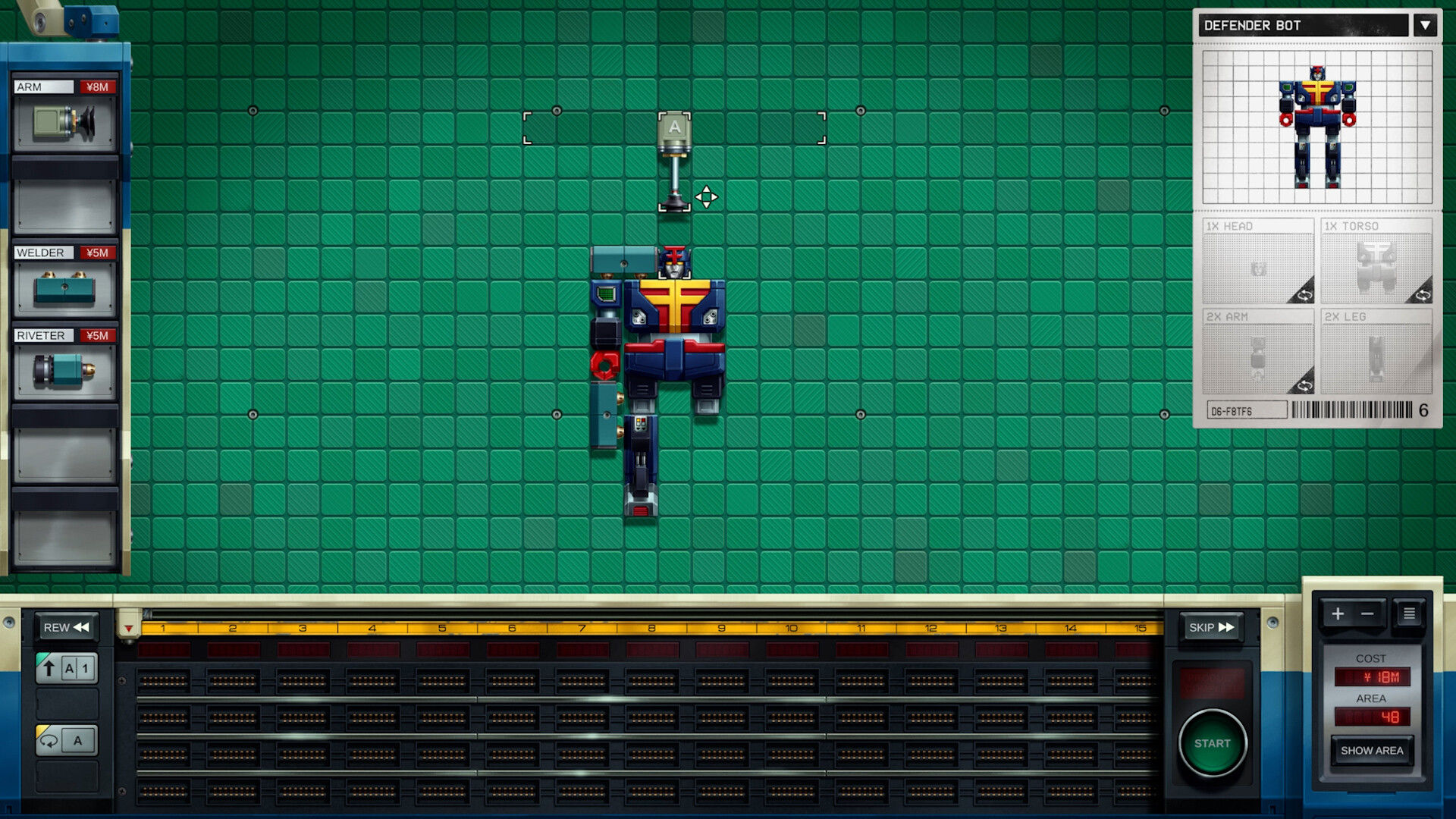The image size is (1456, 819).
Task: Select the Defender Bot preview thumbnail
Action: (1317, 125)
